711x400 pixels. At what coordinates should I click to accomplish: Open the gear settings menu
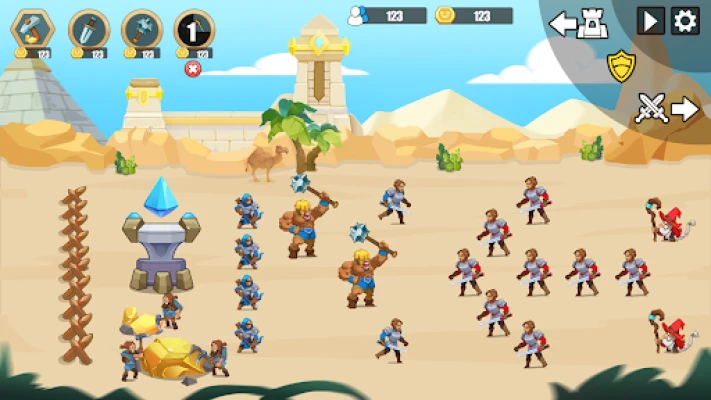(x=685, y=21)
